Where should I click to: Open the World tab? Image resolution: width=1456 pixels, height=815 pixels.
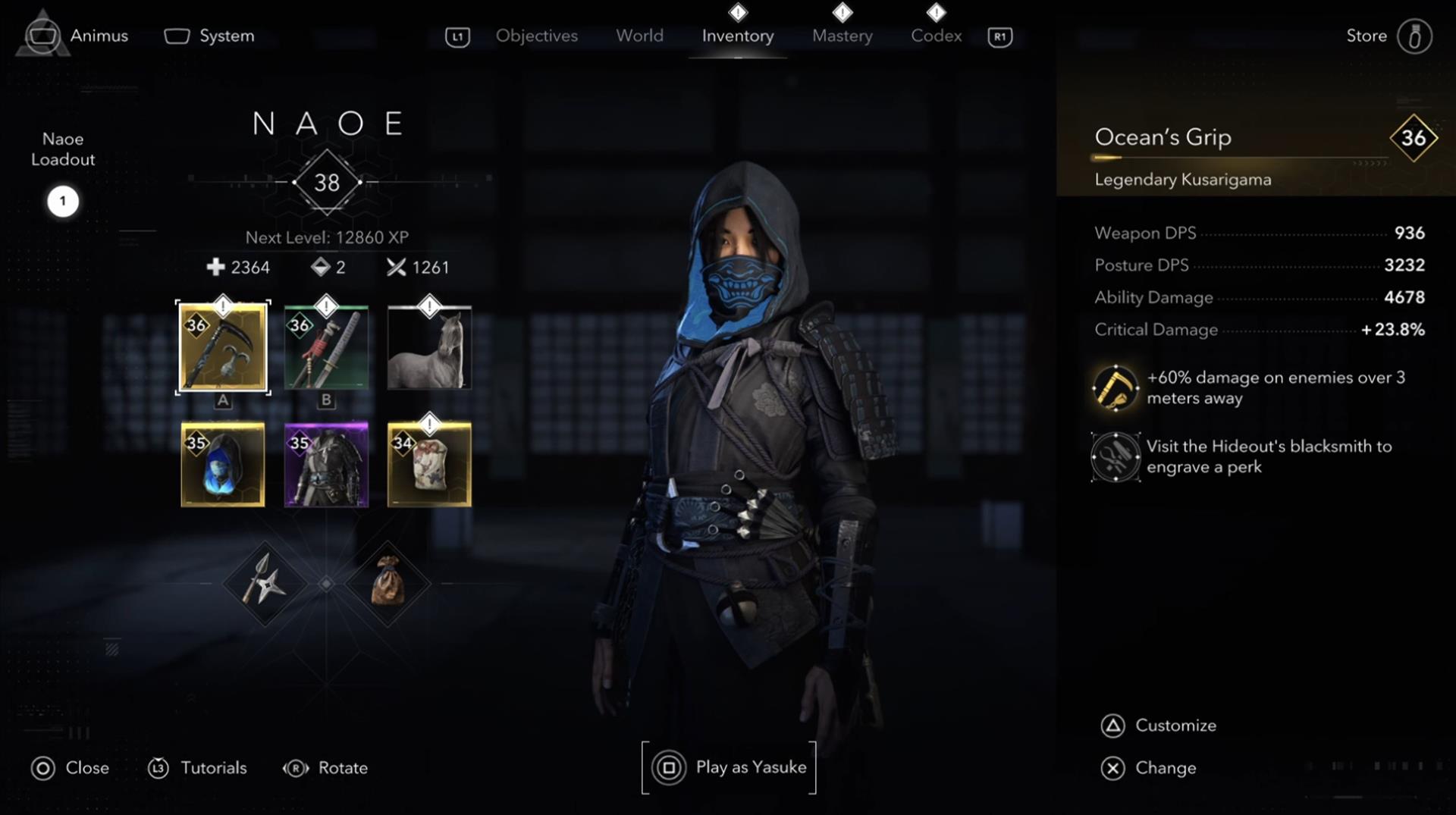click(639, 36)
